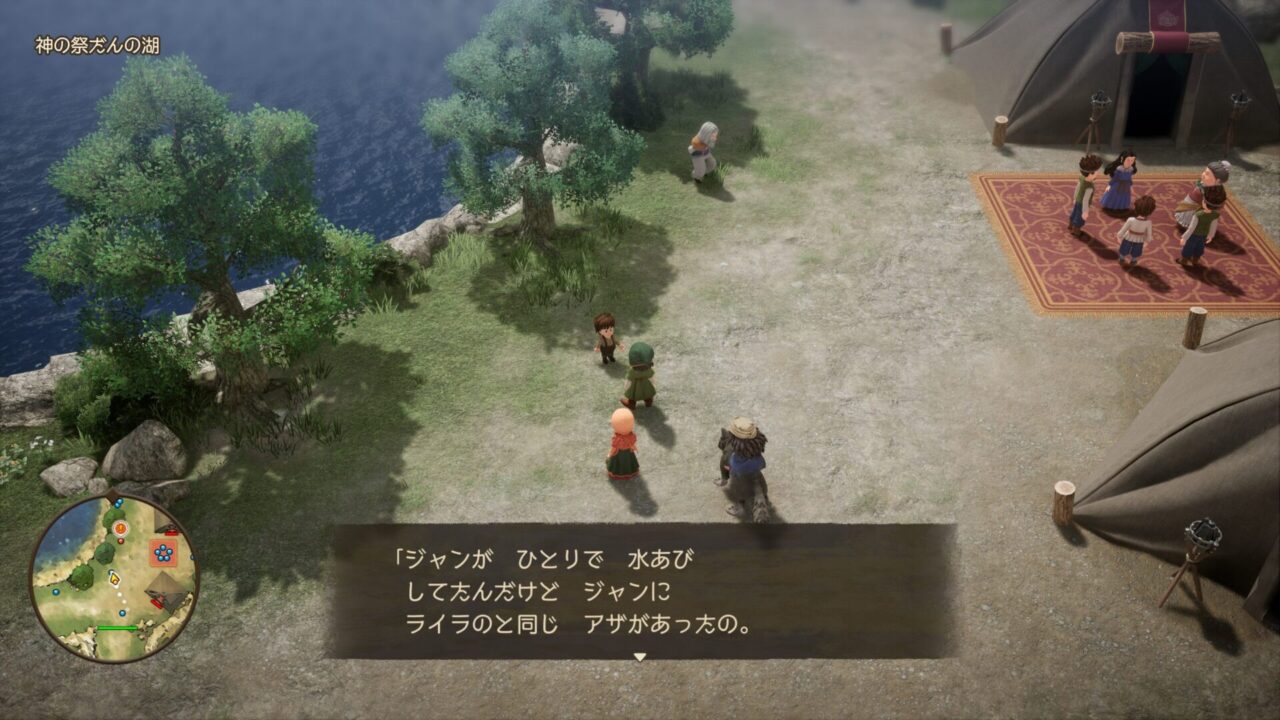Select the yellow player arrow on the minimap
1280x720 pixels.
[x=114, y=578]
